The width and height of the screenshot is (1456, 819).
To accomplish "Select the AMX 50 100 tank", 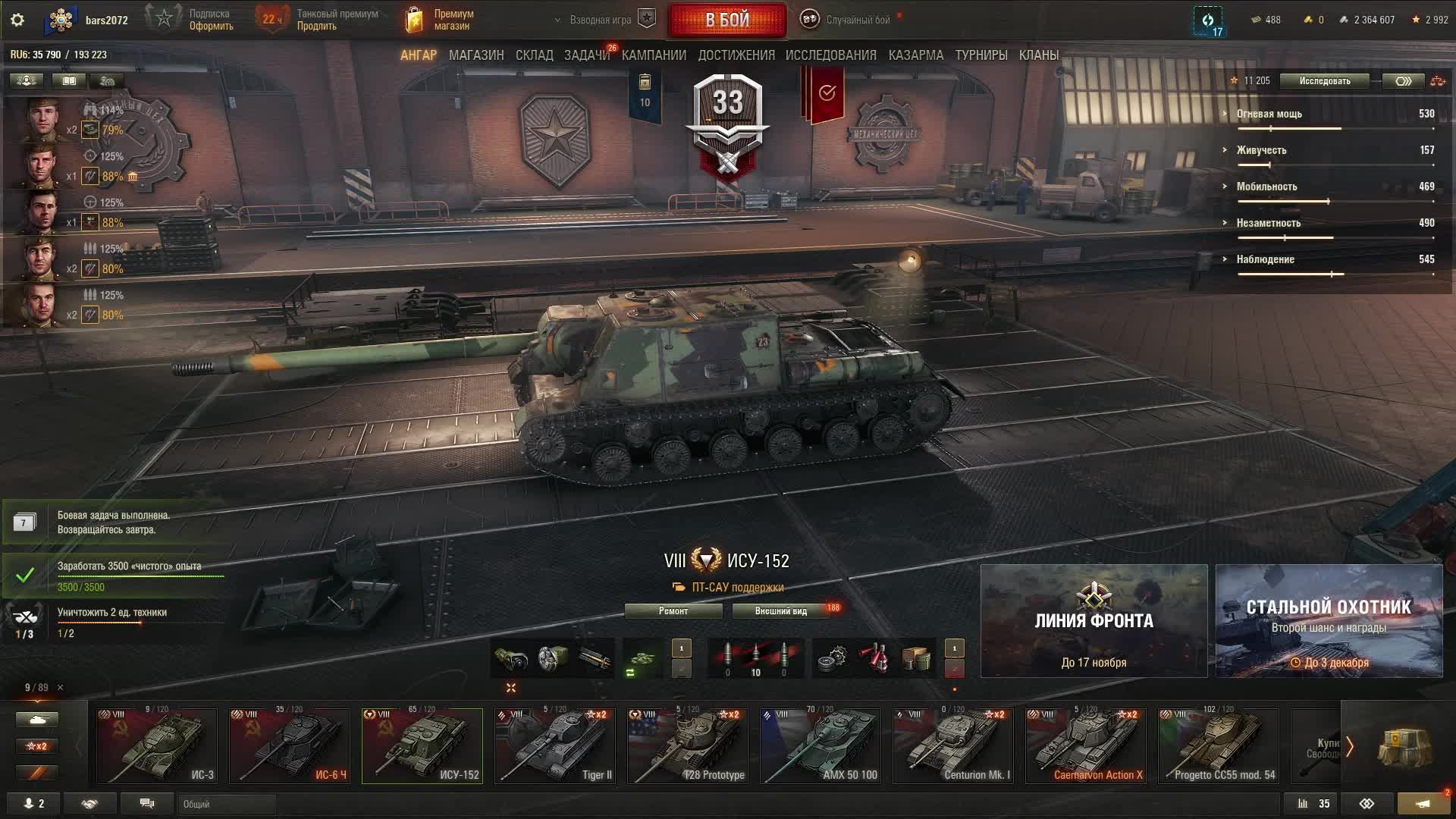I will click(821, 745).
